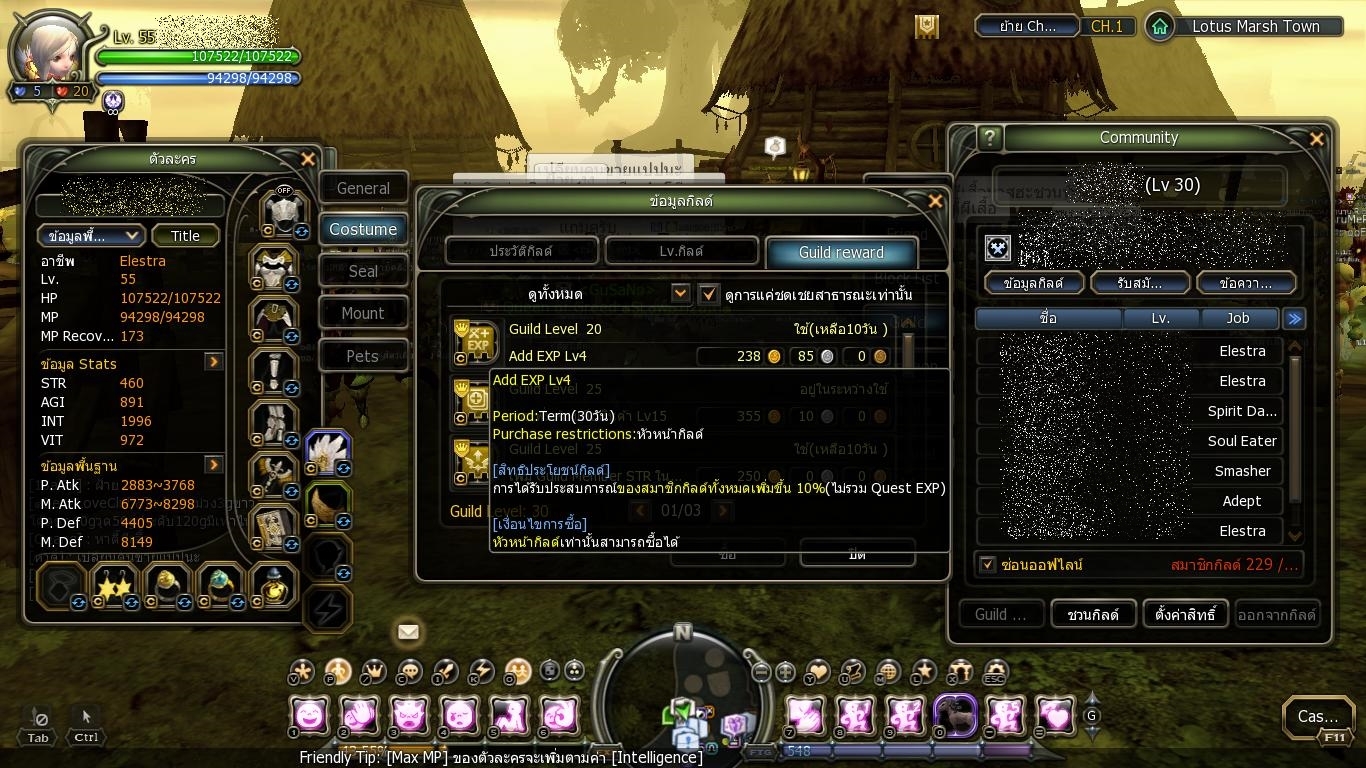This screenshot has width=1366, height=768.
Task: Open the ตั้งค่าสิทธิ์ permissions button
Action: click(x=1185, y=614)
